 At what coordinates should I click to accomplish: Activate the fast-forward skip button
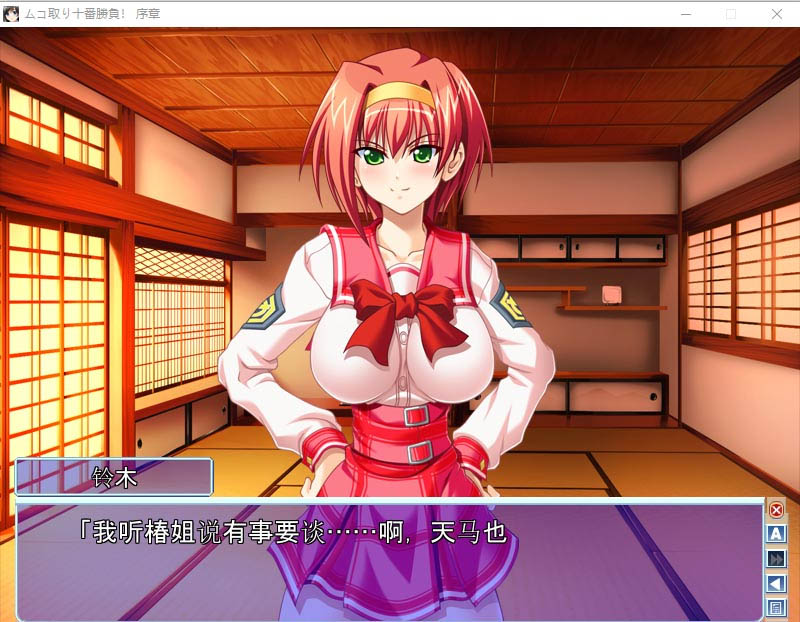776,559
